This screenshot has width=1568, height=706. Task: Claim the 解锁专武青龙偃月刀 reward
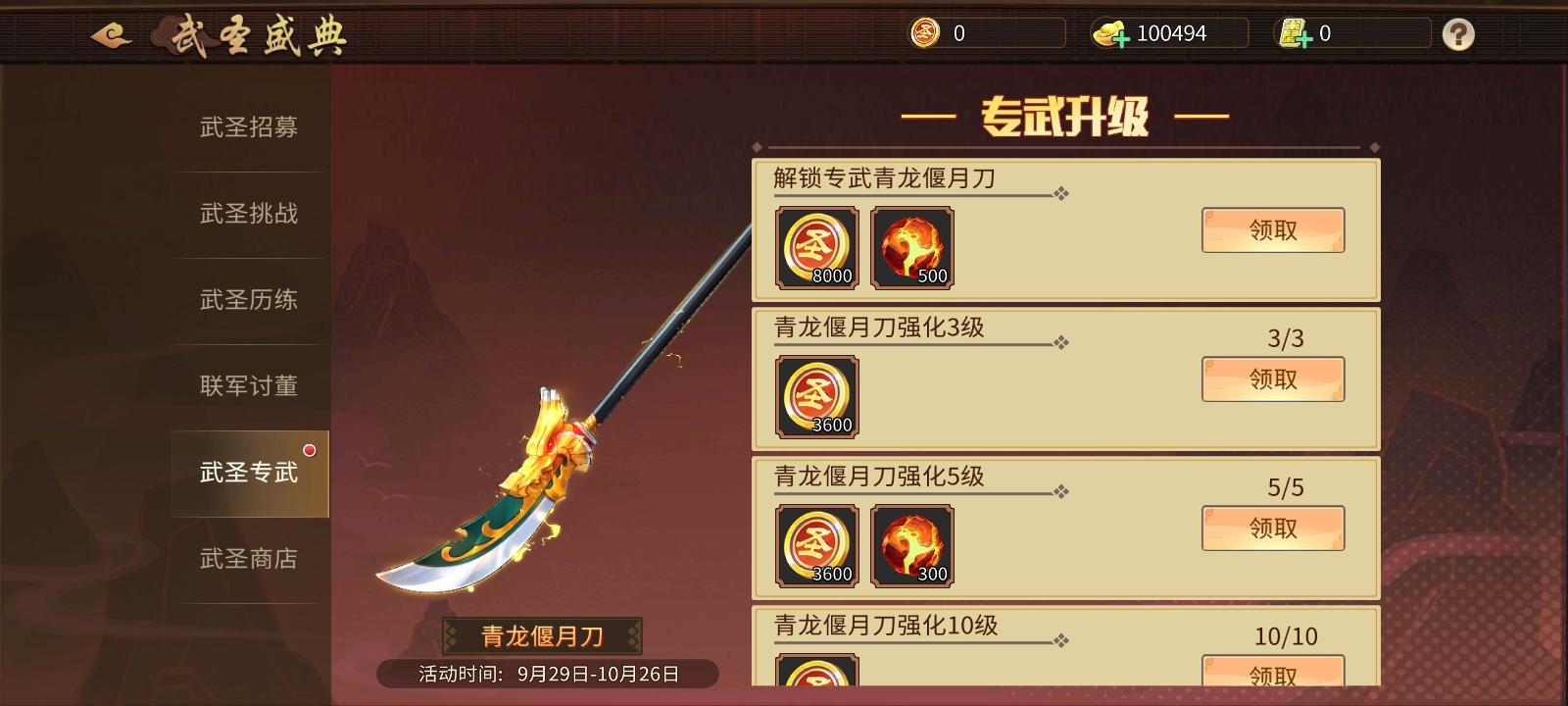1272,229
